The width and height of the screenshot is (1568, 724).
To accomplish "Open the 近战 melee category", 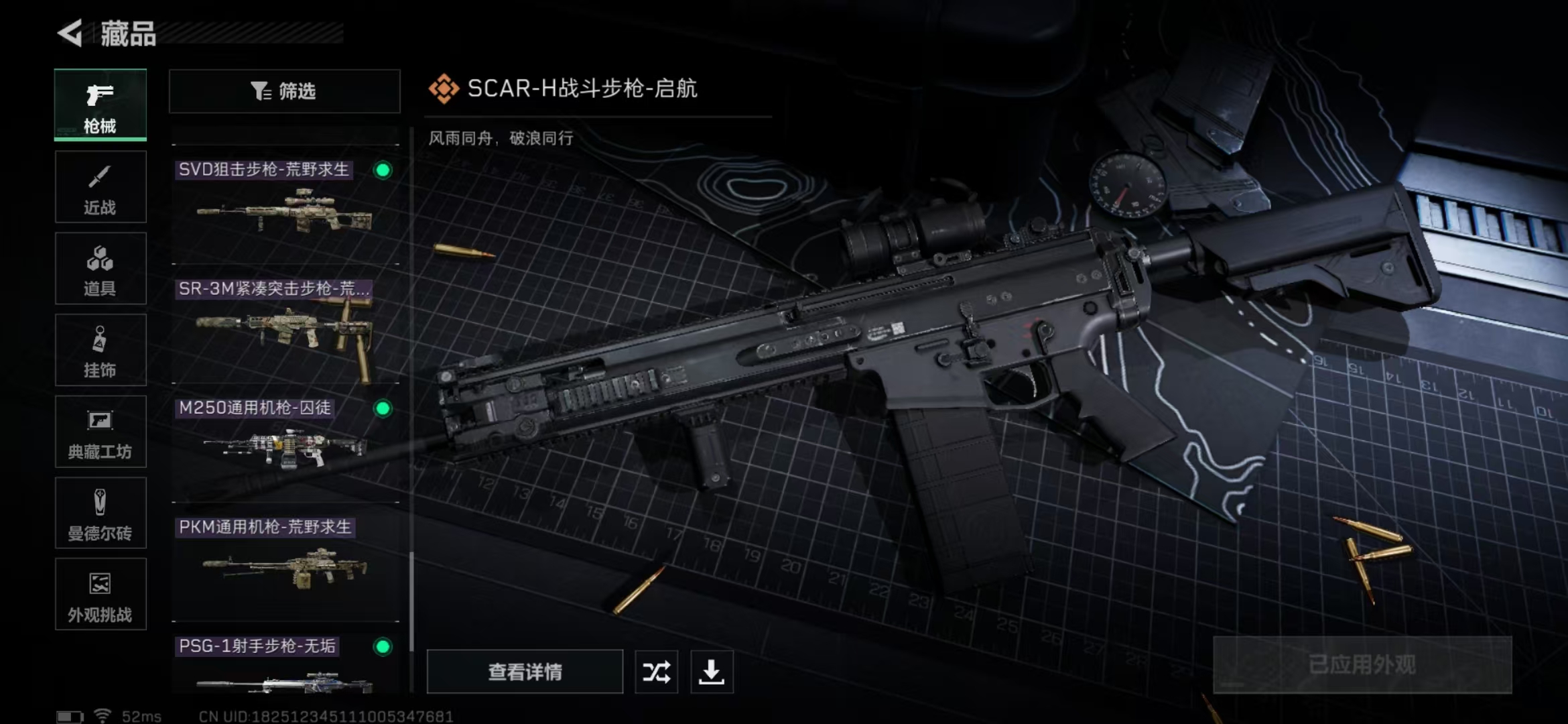I will (101, 187).
